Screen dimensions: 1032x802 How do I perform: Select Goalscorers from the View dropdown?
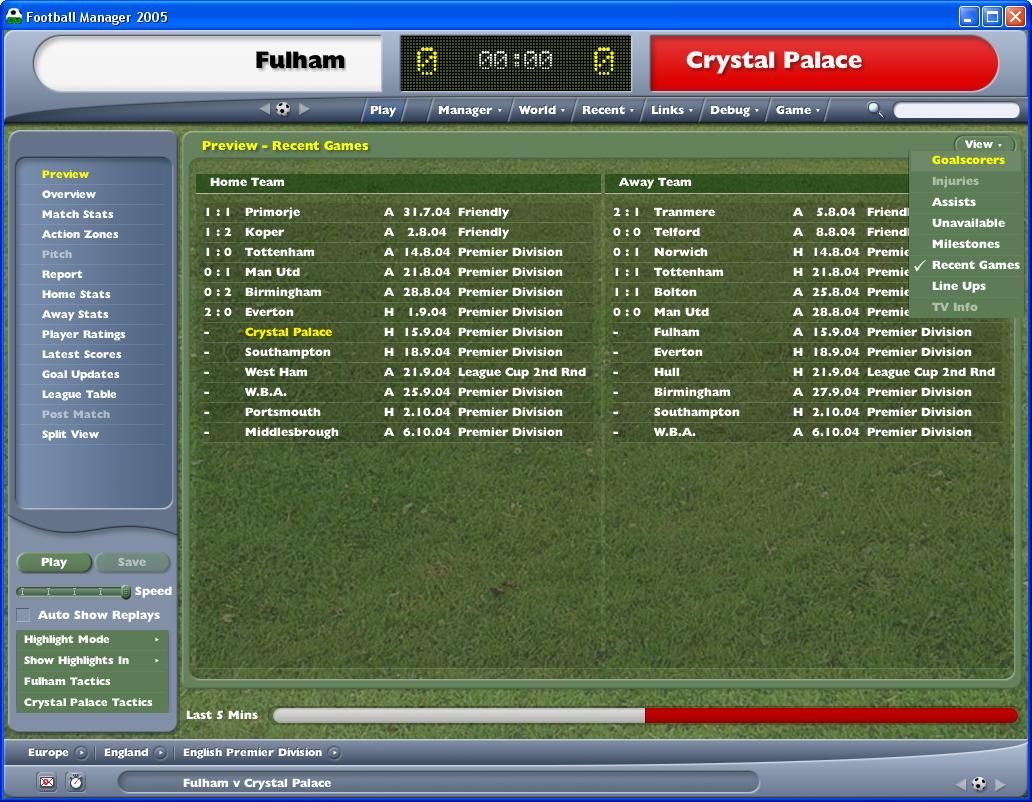(x=967, y=160)
